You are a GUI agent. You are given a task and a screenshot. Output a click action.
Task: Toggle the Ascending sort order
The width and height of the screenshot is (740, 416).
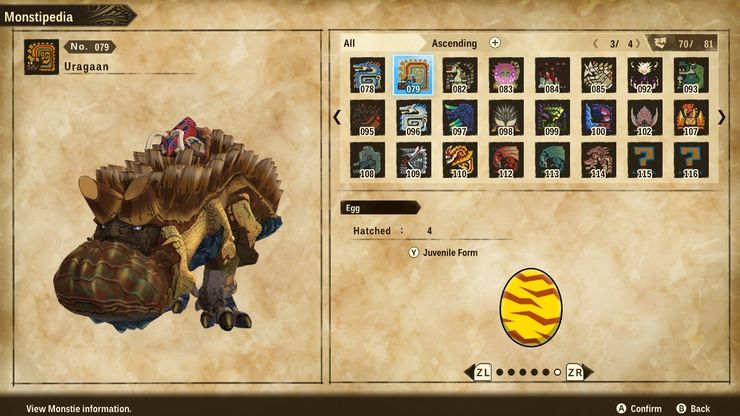(x=454, y=43)
